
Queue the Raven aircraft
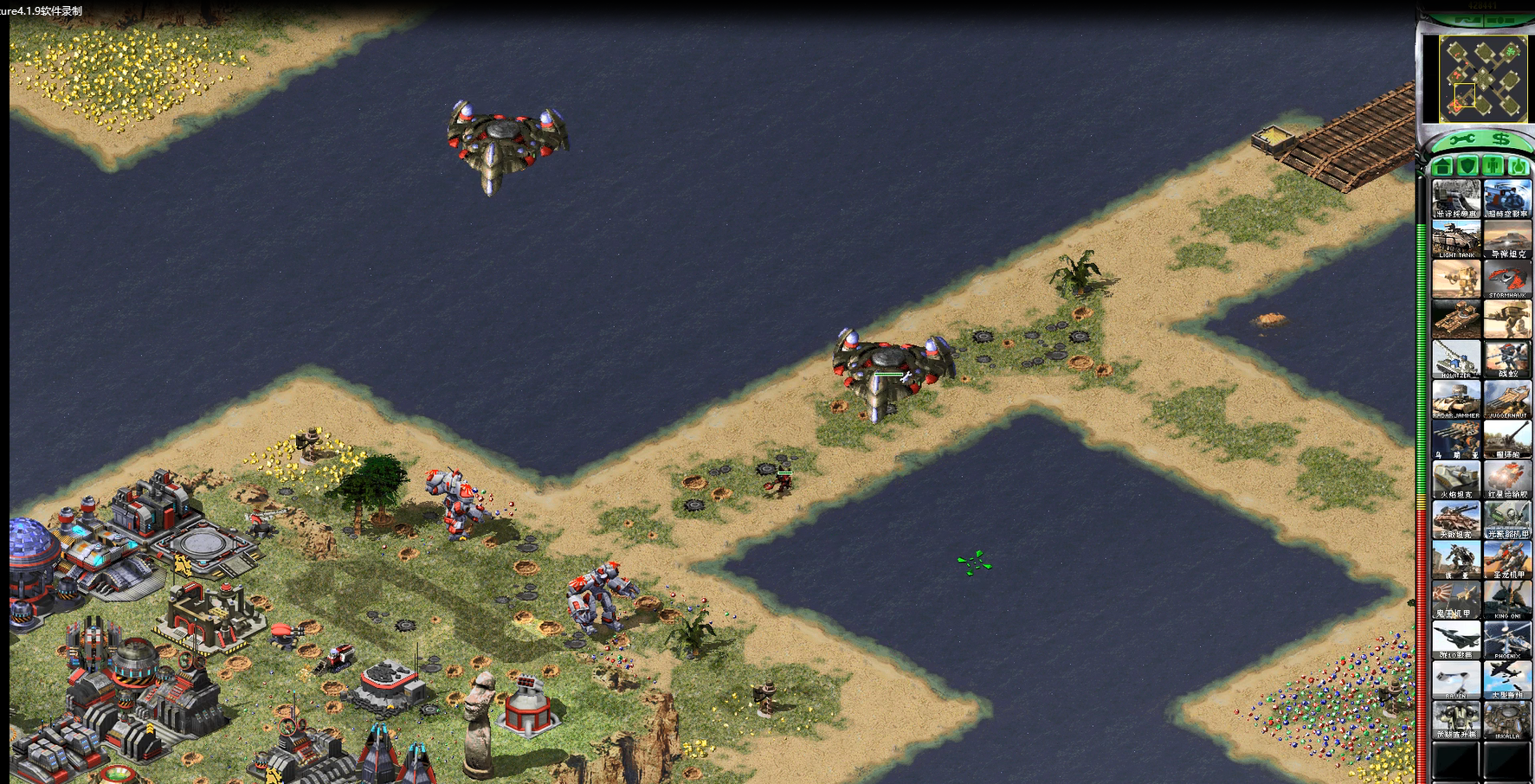tap(1456, 679)
